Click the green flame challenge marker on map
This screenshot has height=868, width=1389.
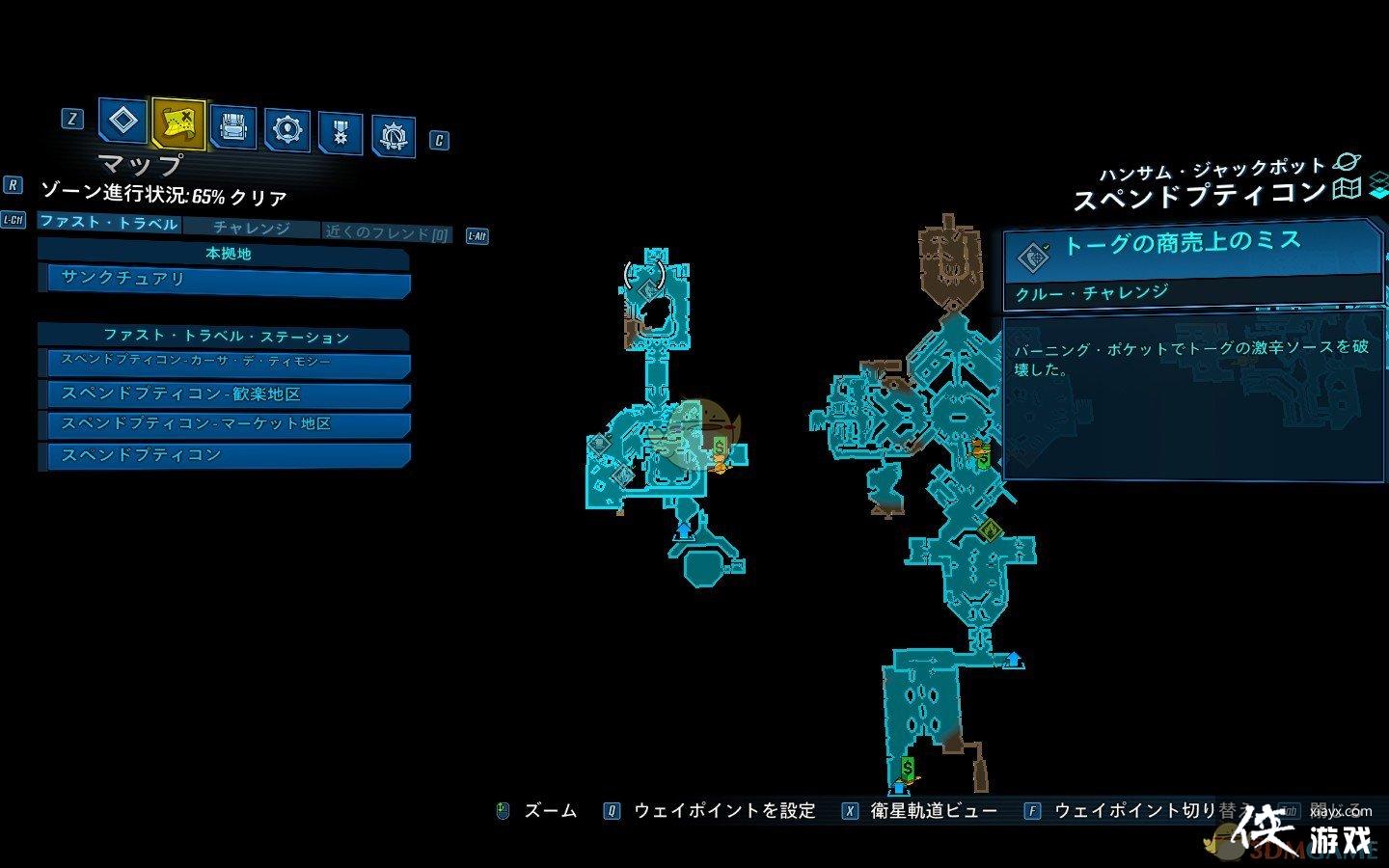tap(988, 529)
